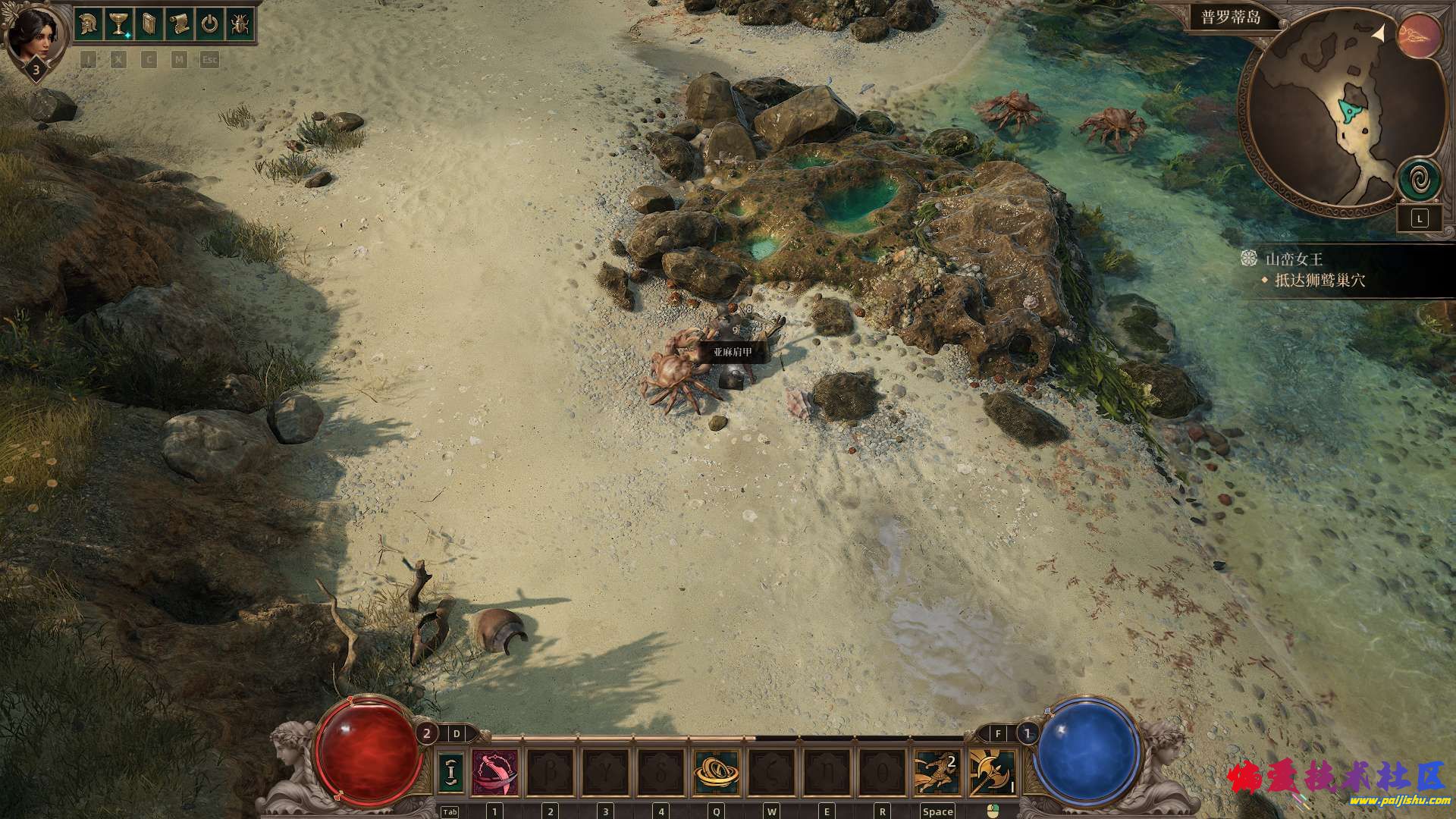Open the helmet character menu icon

click(89, 24)
